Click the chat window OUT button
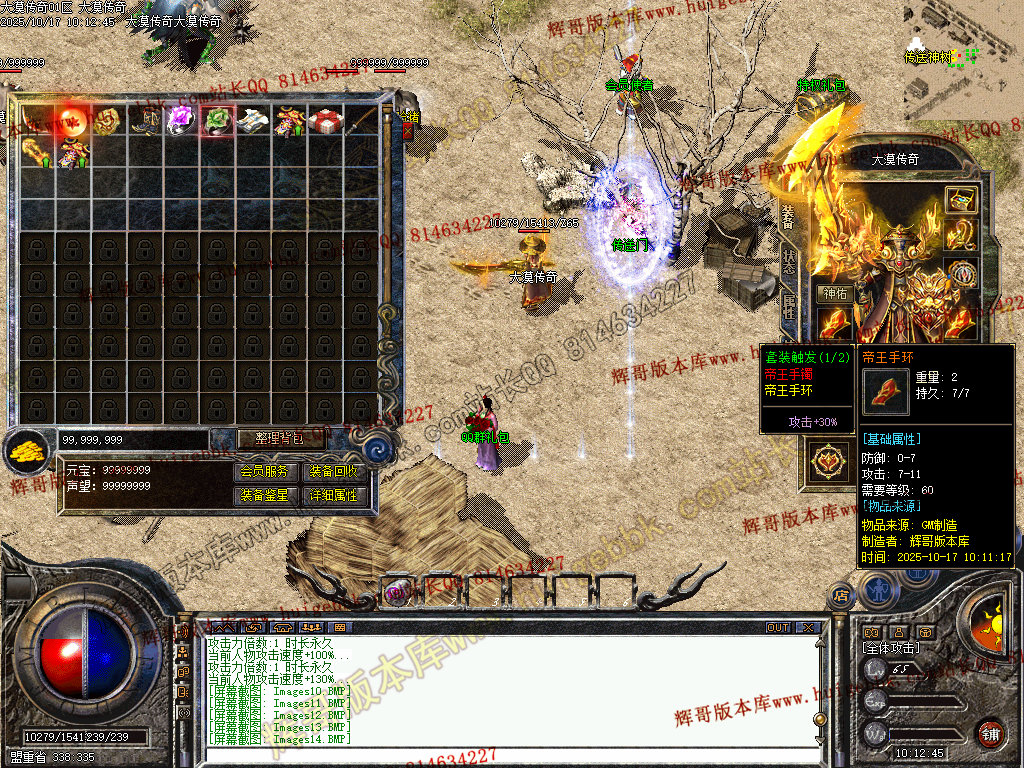1024x768 pixels. (x=778, y=627)
